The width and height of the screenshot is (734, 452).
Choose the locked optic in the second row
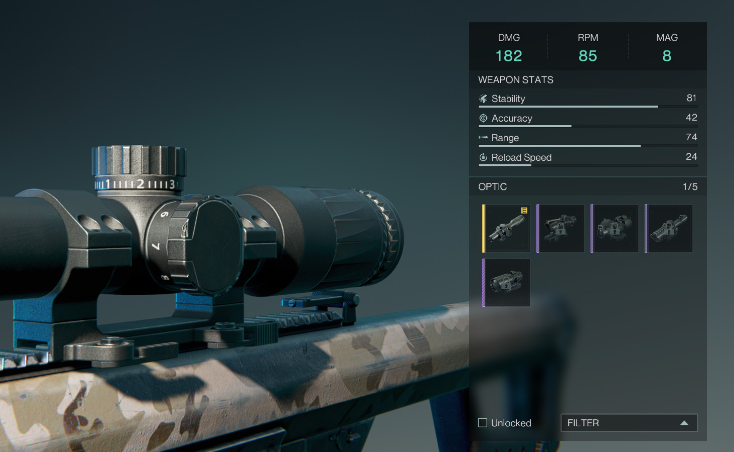point(507,282)
